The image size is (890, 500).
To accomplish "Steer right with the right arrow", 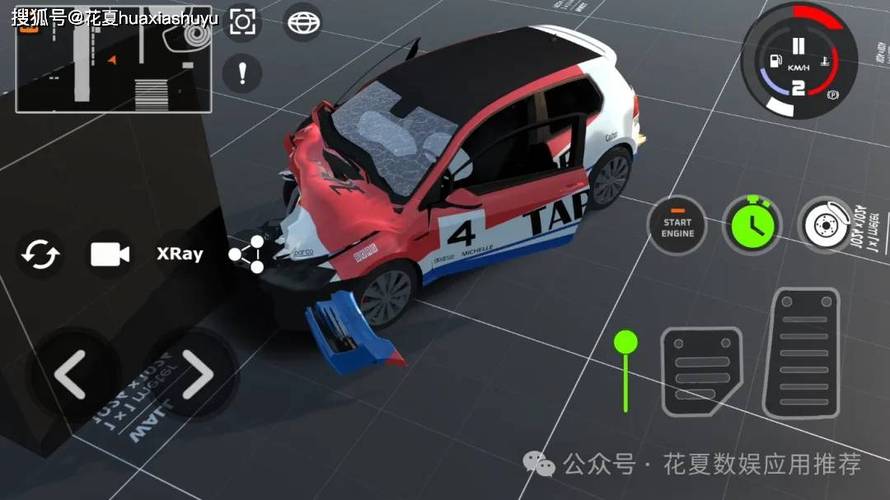I will click(x=197, y=375).
